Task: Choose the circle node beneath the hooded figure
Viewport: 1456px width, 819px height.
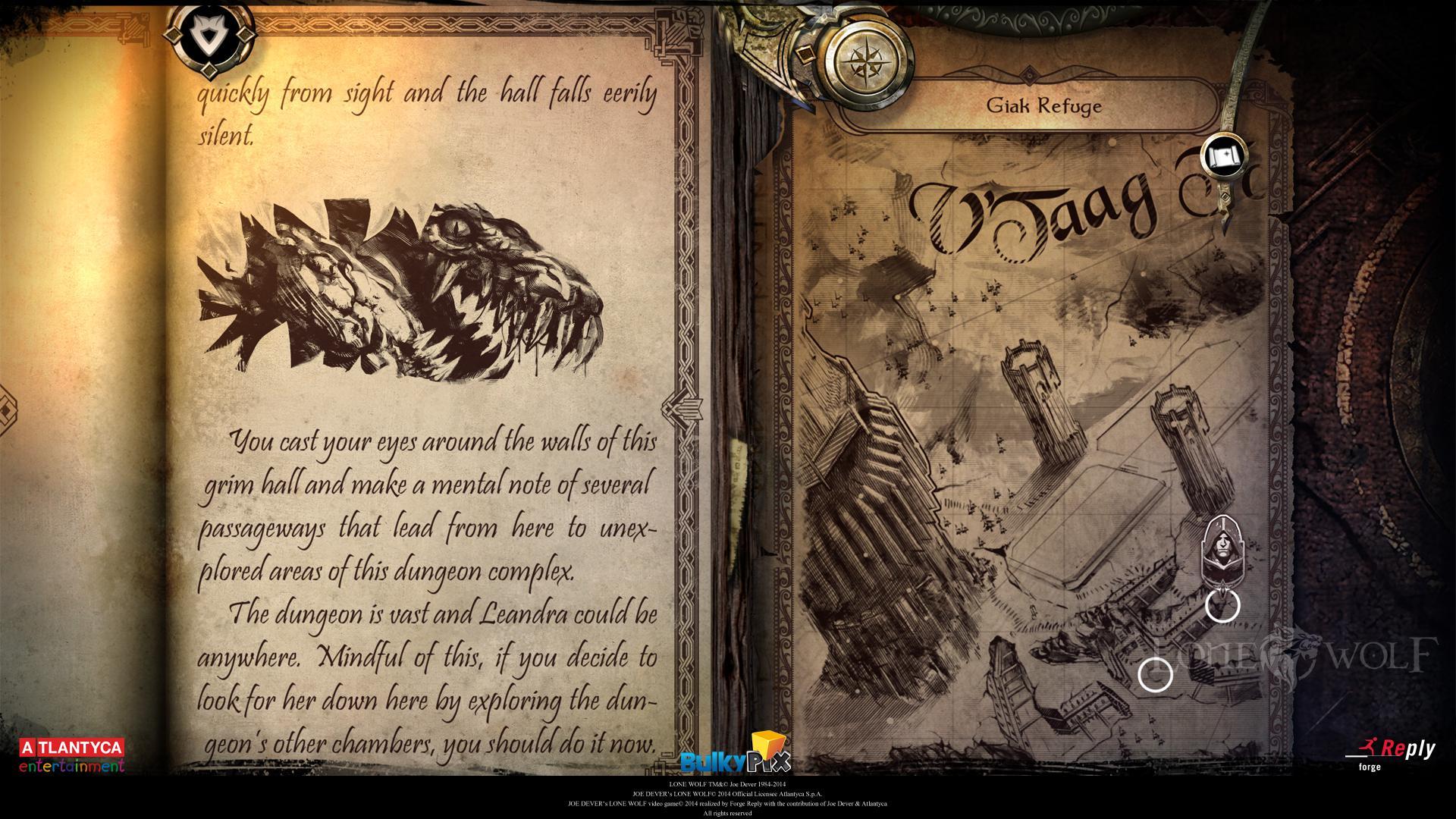Action: (x=1222, y=605)
